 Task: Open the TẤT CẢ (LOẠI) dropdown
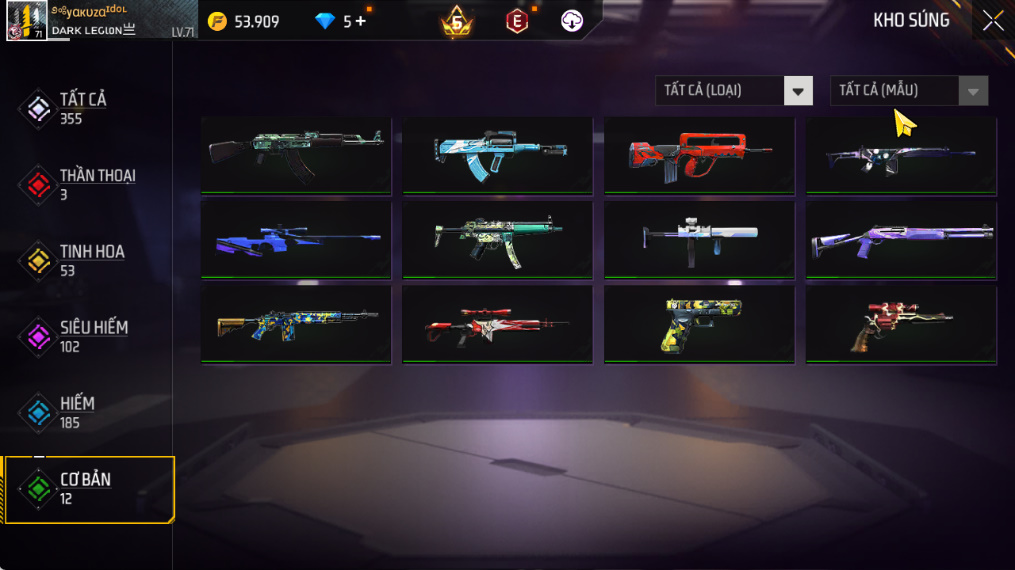coord(734,91)
